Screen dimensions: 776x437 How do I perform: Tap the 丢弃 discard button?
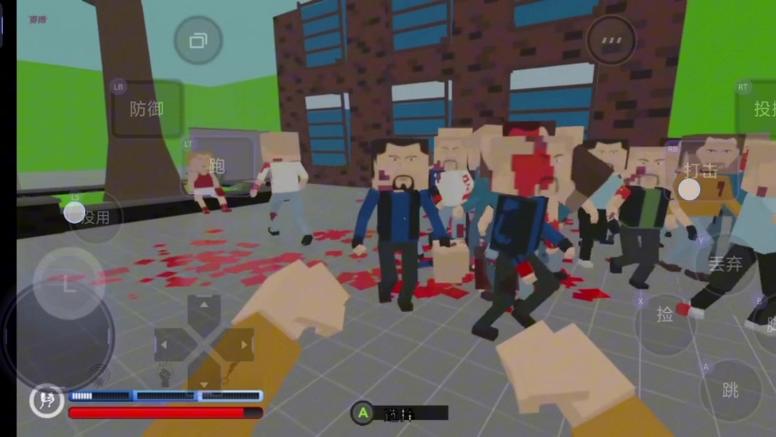pyautogui.click(x=724, y=264)
